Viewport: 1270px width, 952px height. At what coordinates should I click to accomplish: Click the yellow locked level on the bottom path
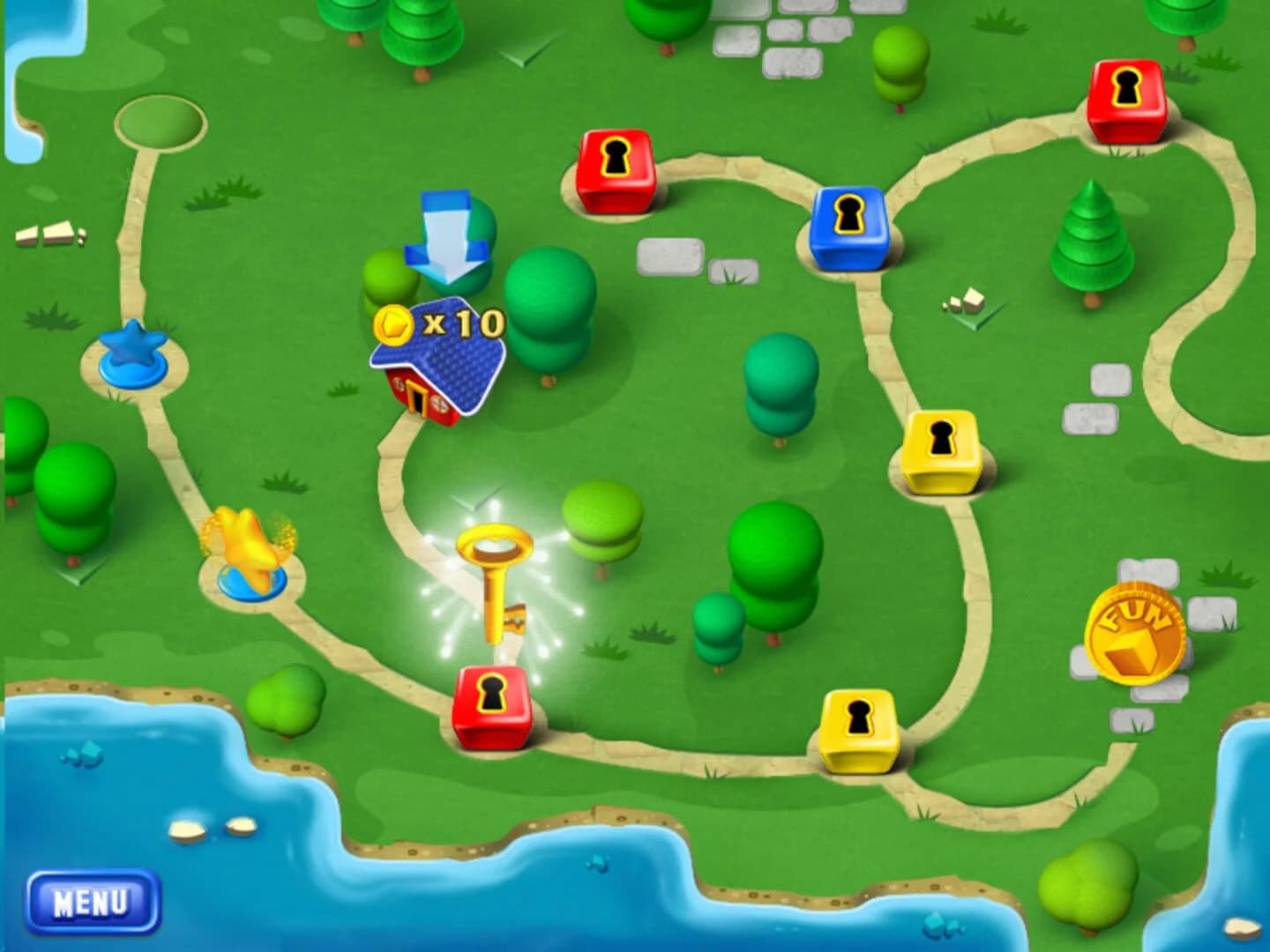click(857, 725)
